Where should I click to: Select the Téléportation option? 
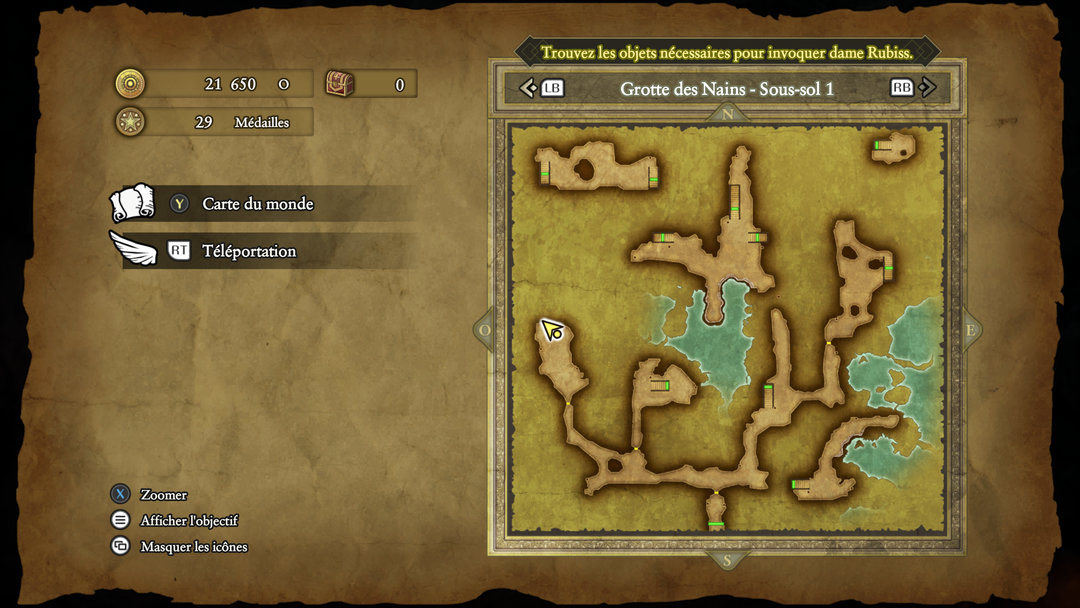click(249, 251)
